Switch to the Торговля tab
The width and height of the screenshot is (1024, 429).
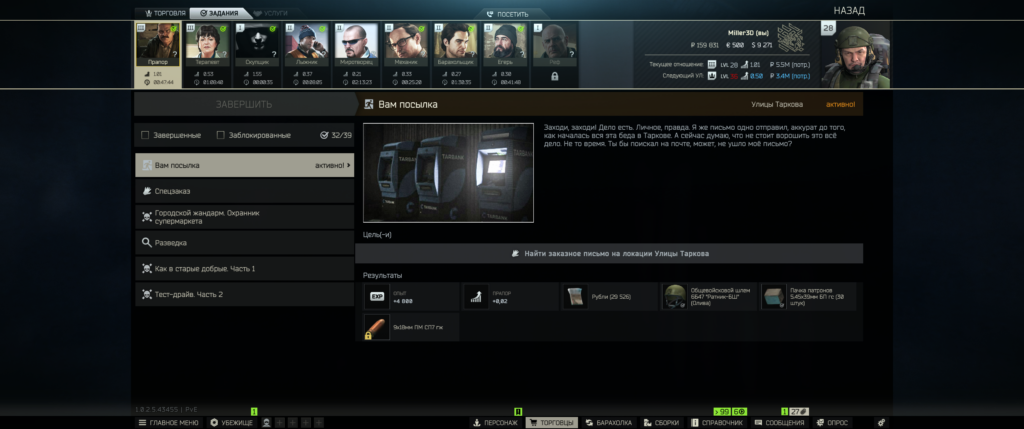pos(161,13)
